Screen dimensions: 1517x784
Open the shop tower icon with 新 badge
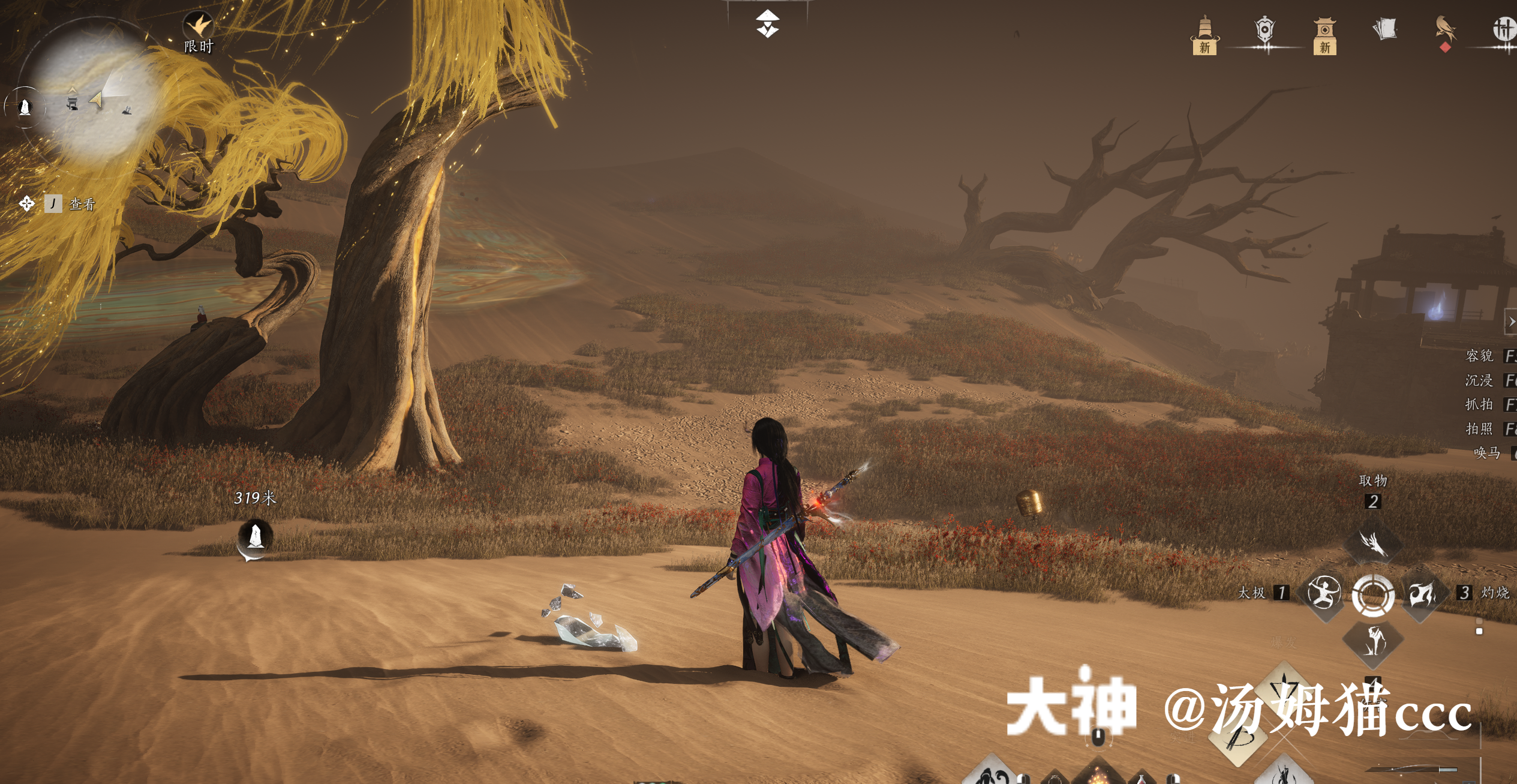(x=1324, y=29)
